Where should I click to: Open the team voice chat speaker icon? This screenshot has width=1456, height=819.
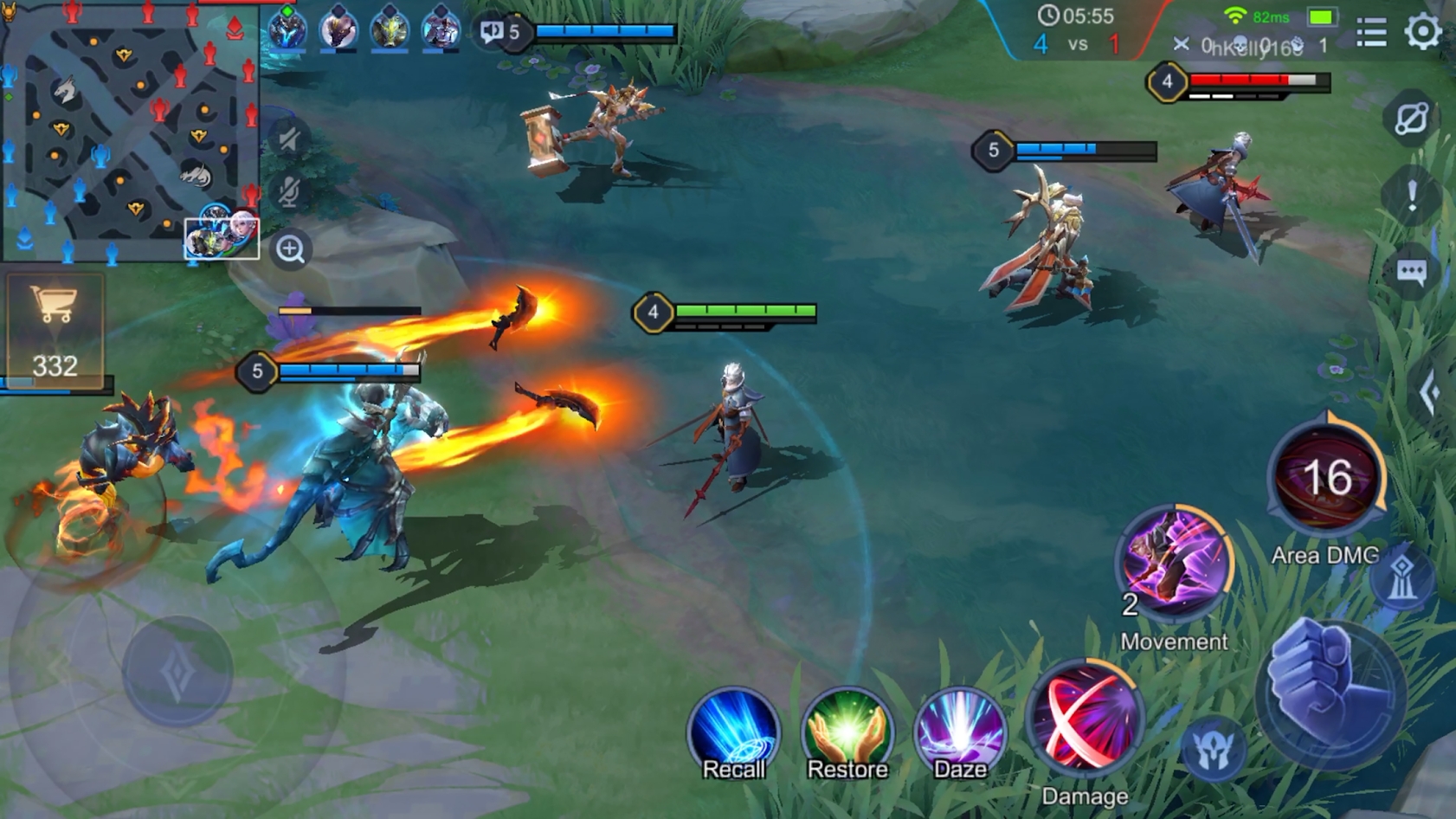(x=492, y=32)
